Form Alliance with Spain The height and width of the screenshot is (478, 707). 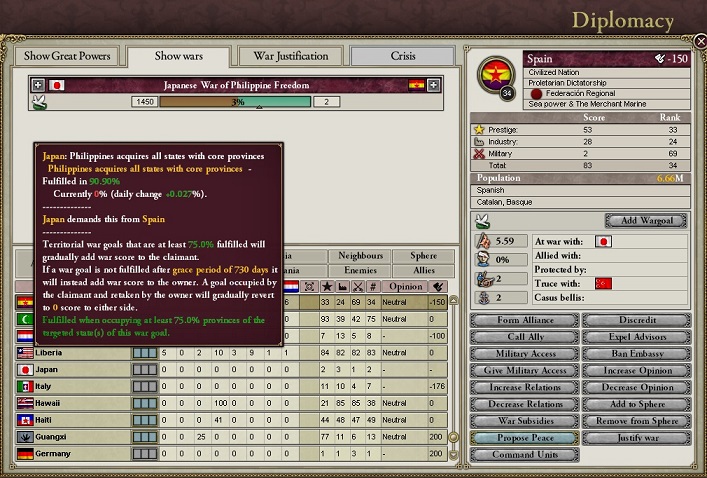pyautogui.click(x=524, y=320)
